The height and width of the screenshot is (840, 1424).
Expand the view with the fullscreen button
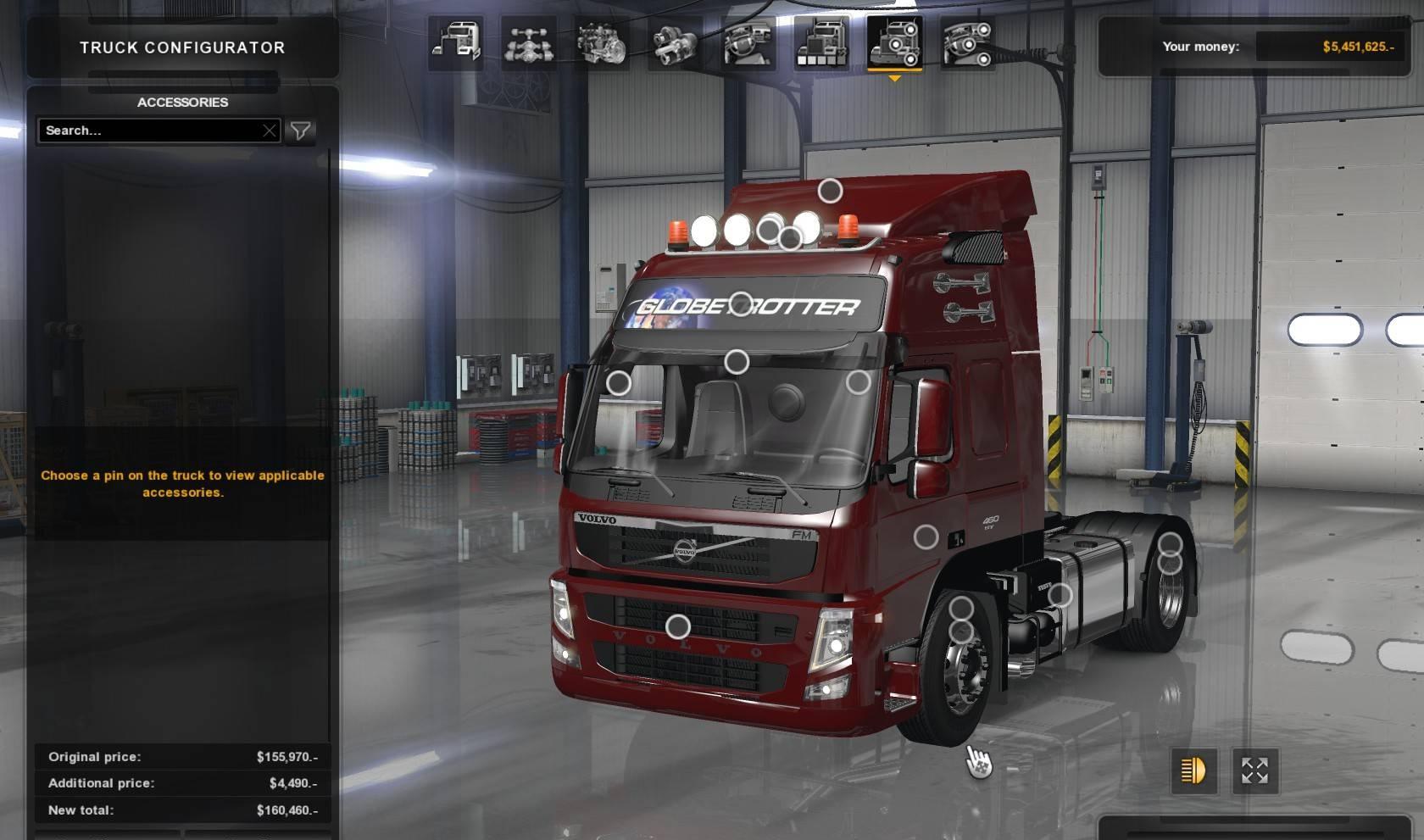[1254, 770]
